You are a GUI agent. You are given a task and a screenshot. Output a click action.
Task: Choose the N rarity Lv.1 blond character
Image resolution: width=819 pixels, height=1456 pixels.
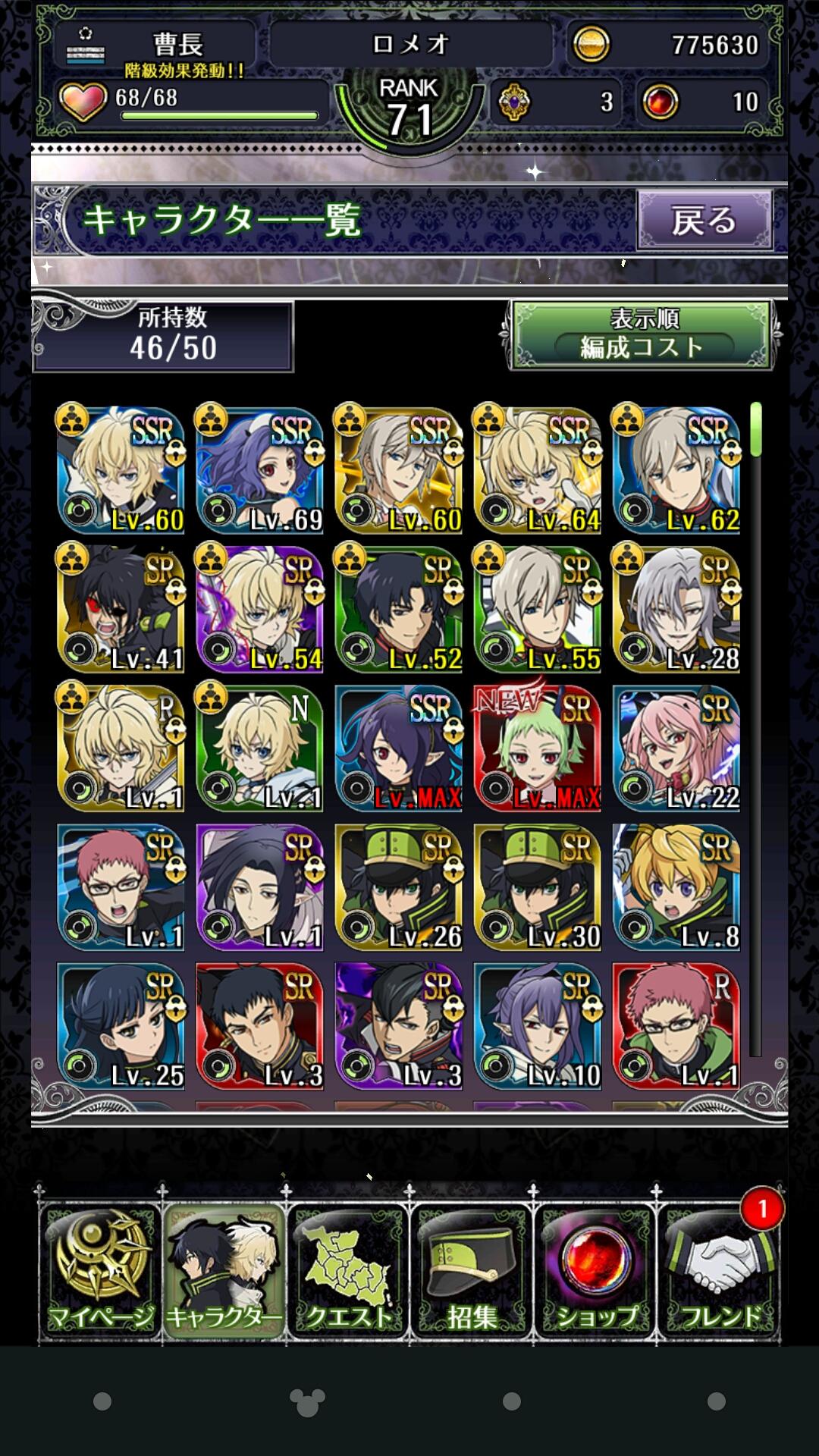(x=260, y=748)
